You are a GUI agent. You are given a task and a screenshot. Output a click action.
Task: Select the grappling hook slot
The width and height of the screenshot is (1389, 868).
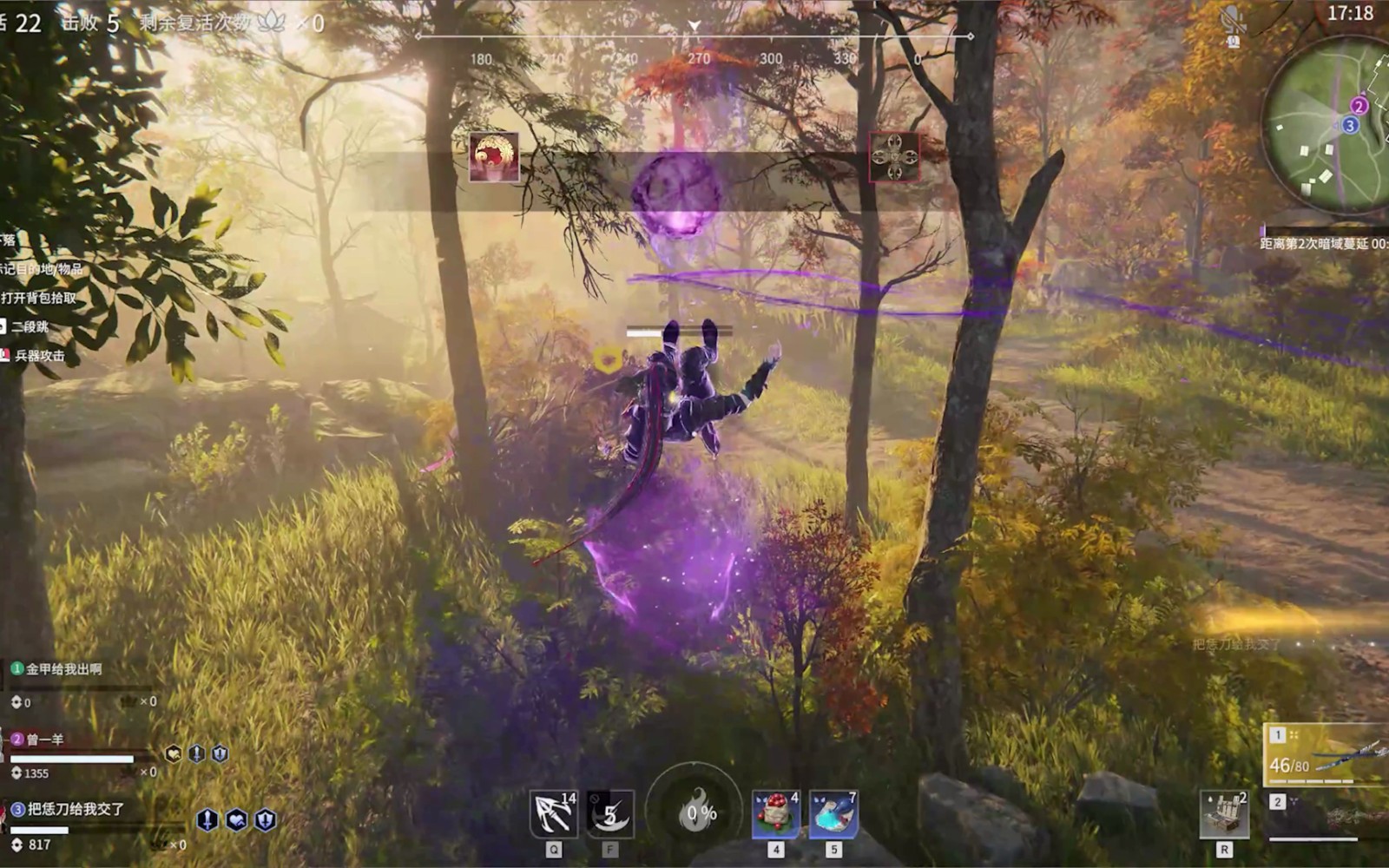point(554,814)
